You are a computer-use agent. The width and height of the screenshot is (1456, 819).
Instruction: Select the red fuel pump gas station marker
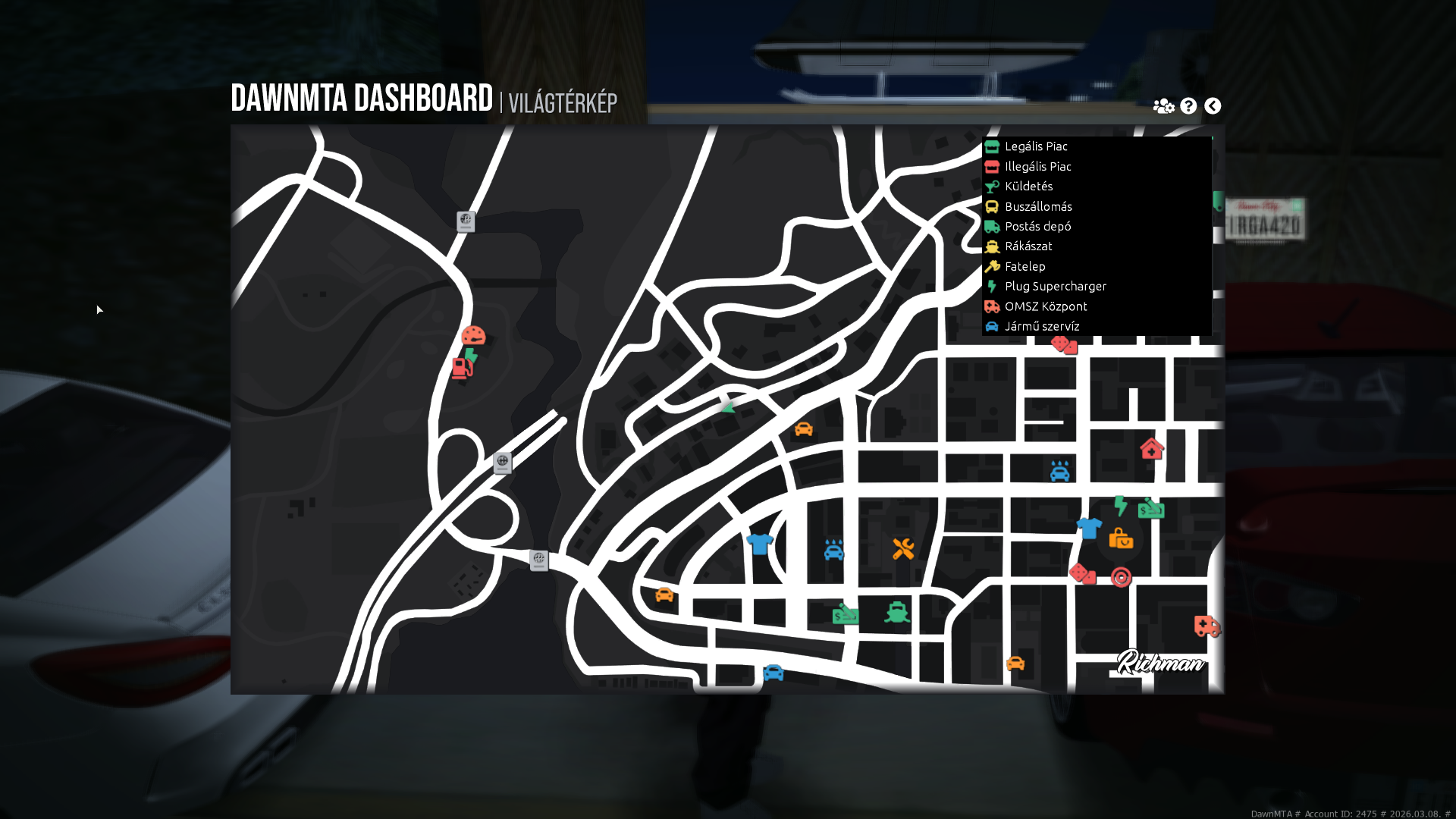[x=463, y=368]
